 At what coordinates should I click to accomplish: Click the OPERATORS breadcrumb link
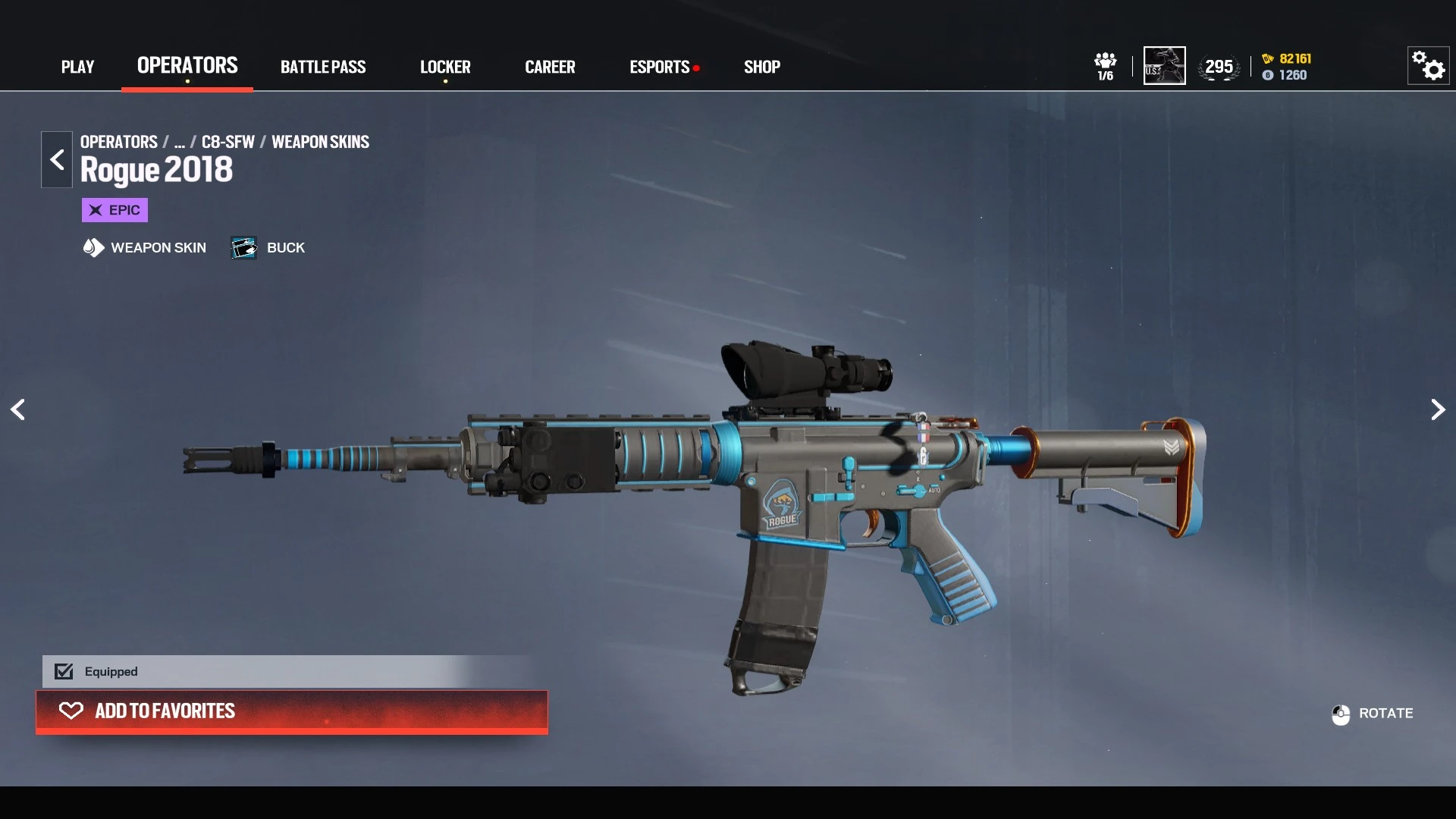(119, 142)
